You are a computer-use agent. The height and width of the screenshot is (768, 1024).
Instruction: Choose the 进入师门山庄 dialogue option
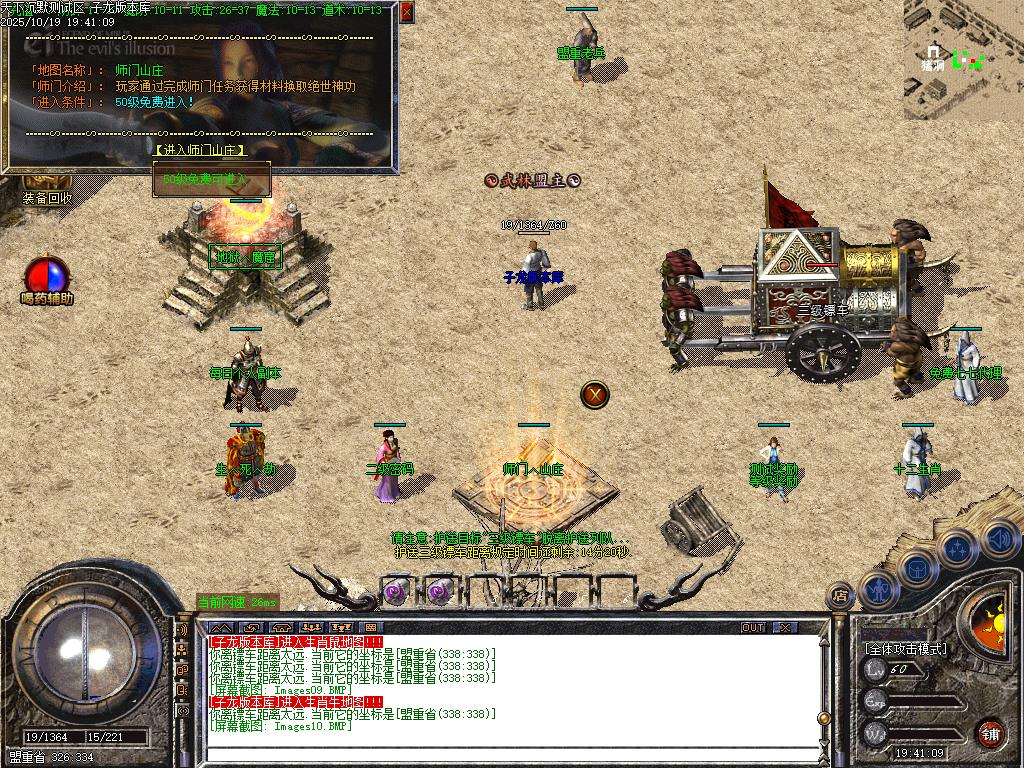tap(200, 150)
